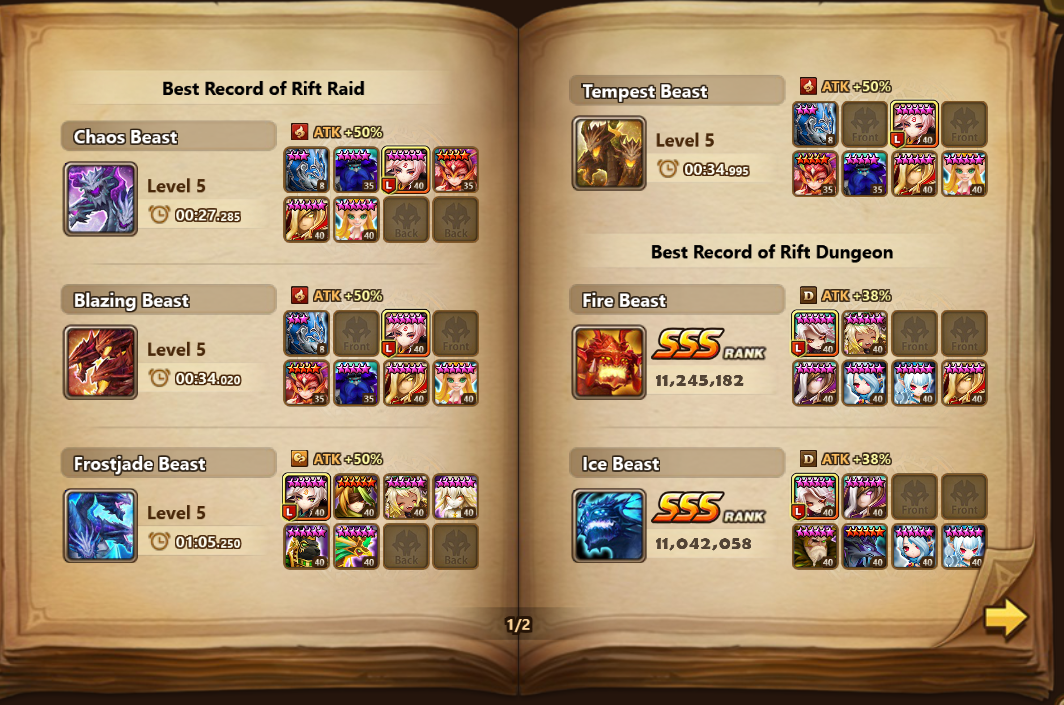Open the Blazing Beast record header
This screenshot has height=705, width=1064.
168,300
